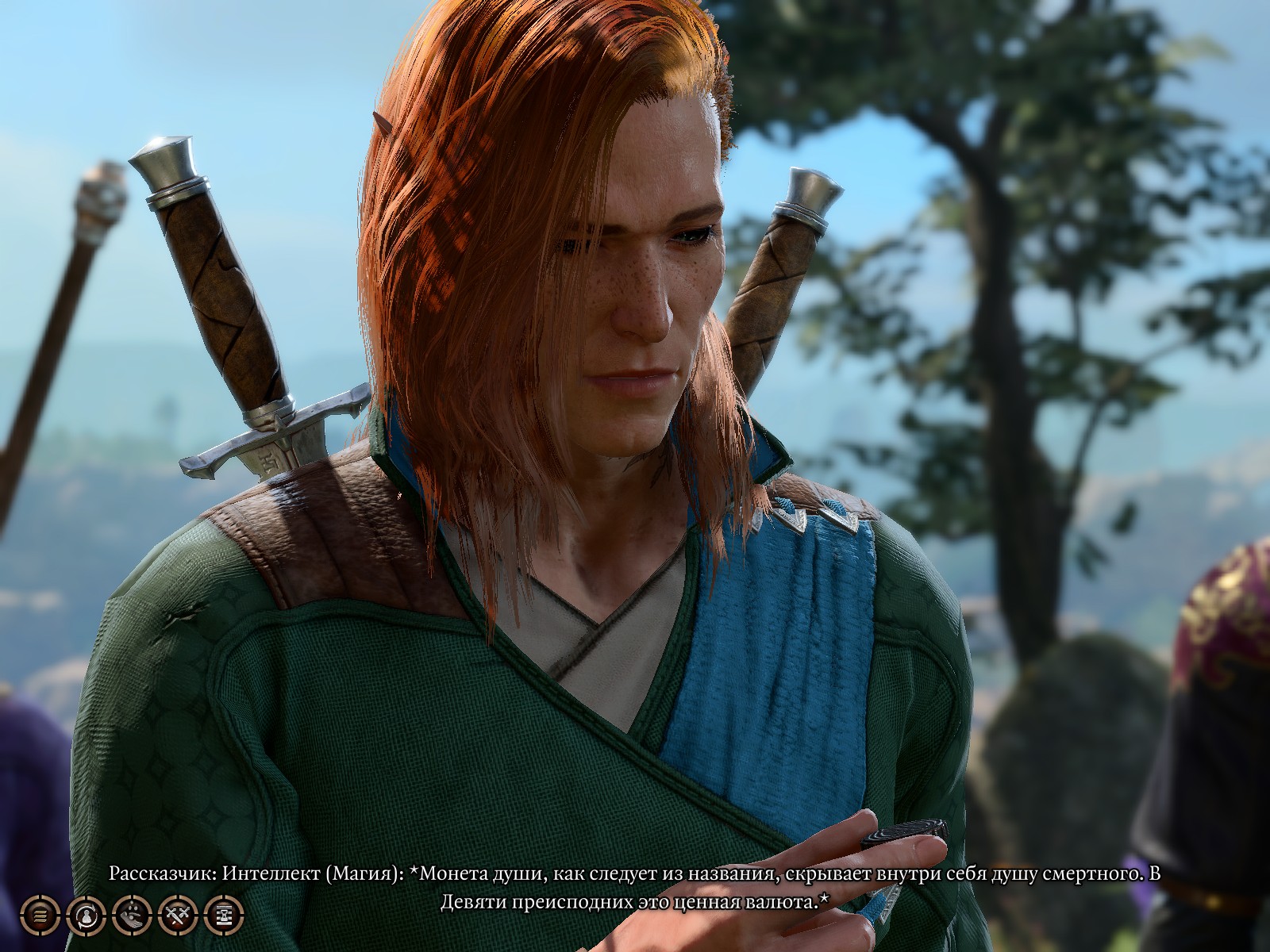Start combat with the crossed swords icon
The width and height of the screenshot is (1270, 952).
pos(177,915)
